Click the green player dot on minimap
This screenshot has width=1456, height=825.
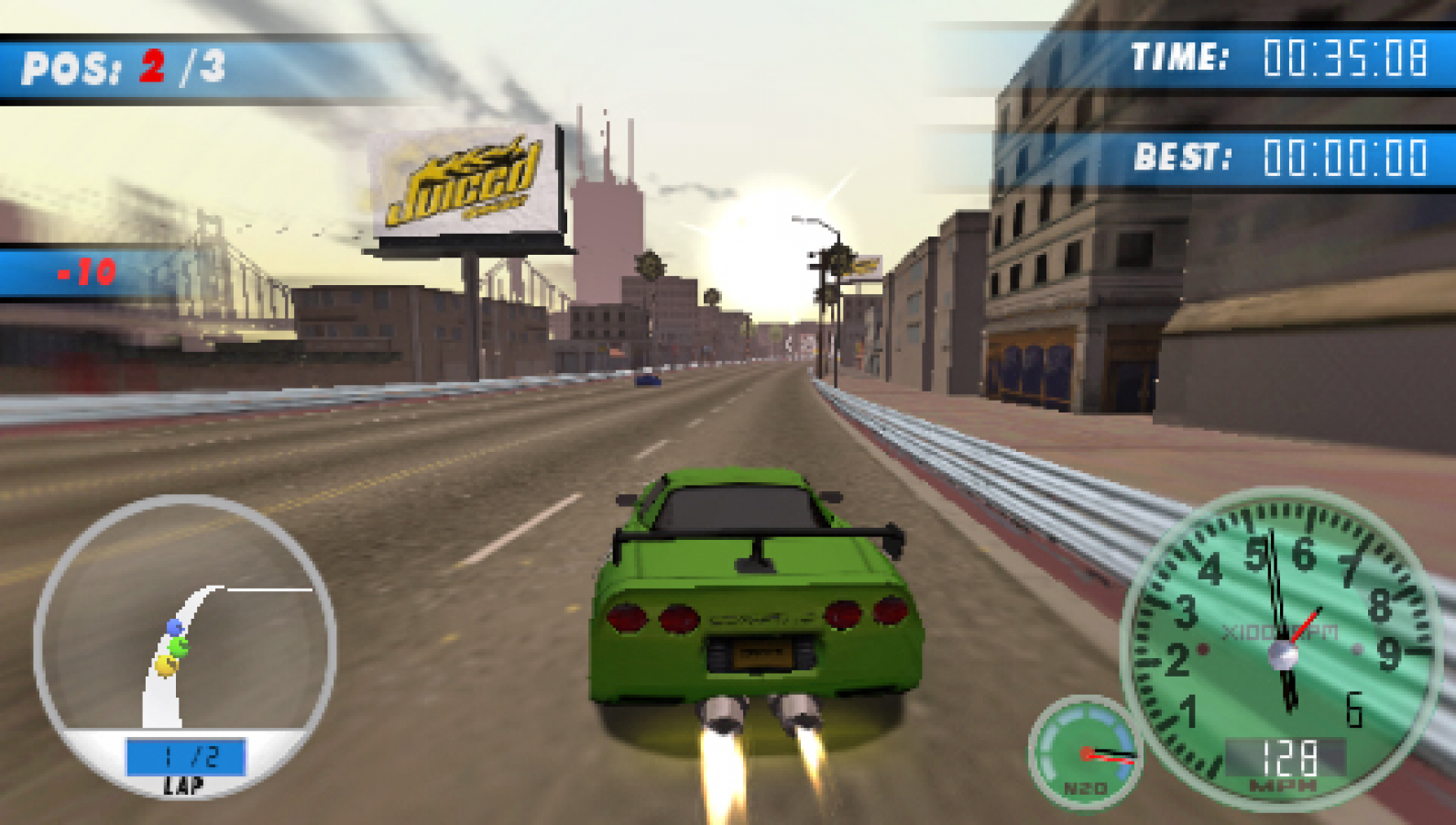click(x=180, y=646)
